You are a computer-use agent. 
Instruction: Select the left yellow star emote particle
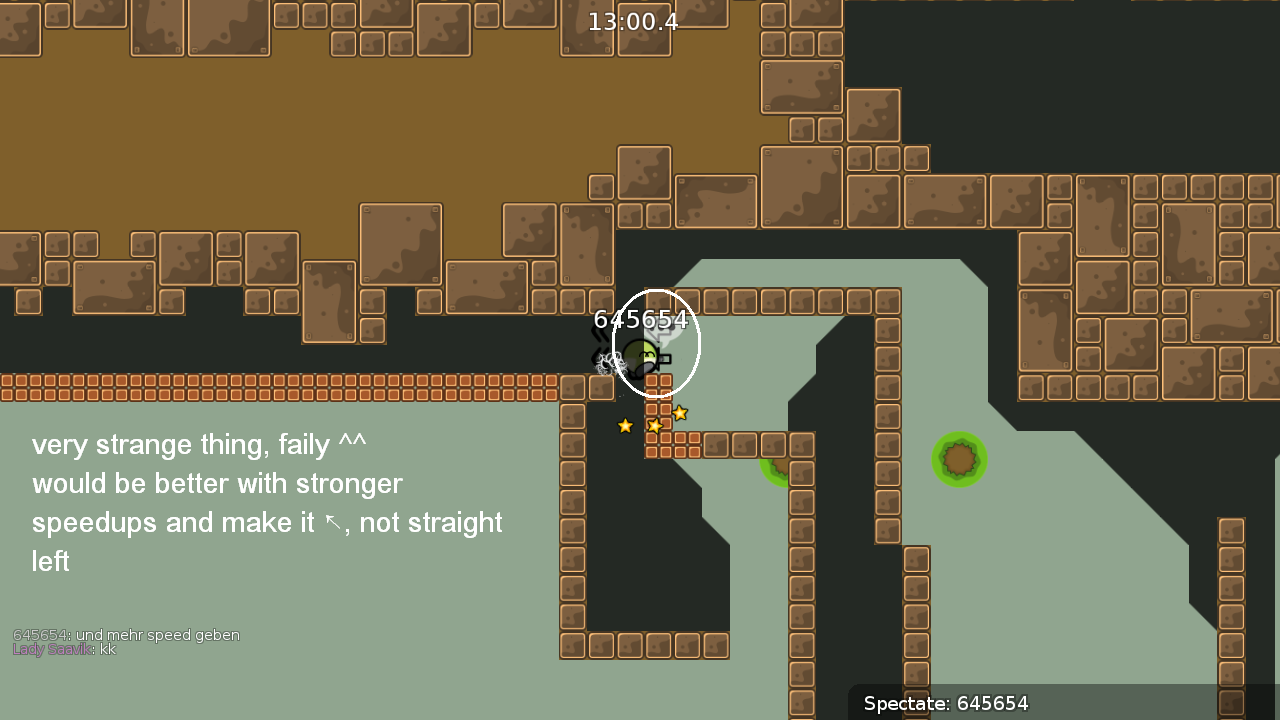tap(625, 425)
